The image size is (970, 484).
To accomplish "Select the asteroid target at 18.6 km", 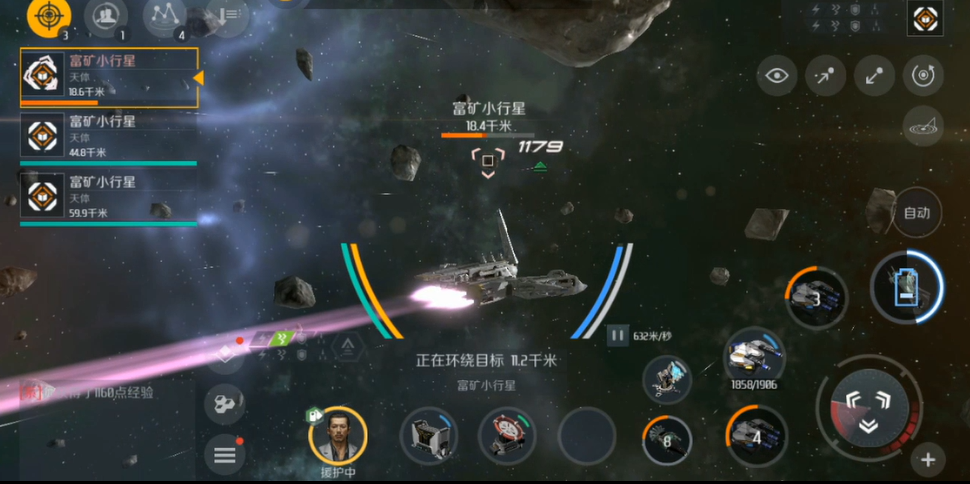I will click(x=108, y=77).
